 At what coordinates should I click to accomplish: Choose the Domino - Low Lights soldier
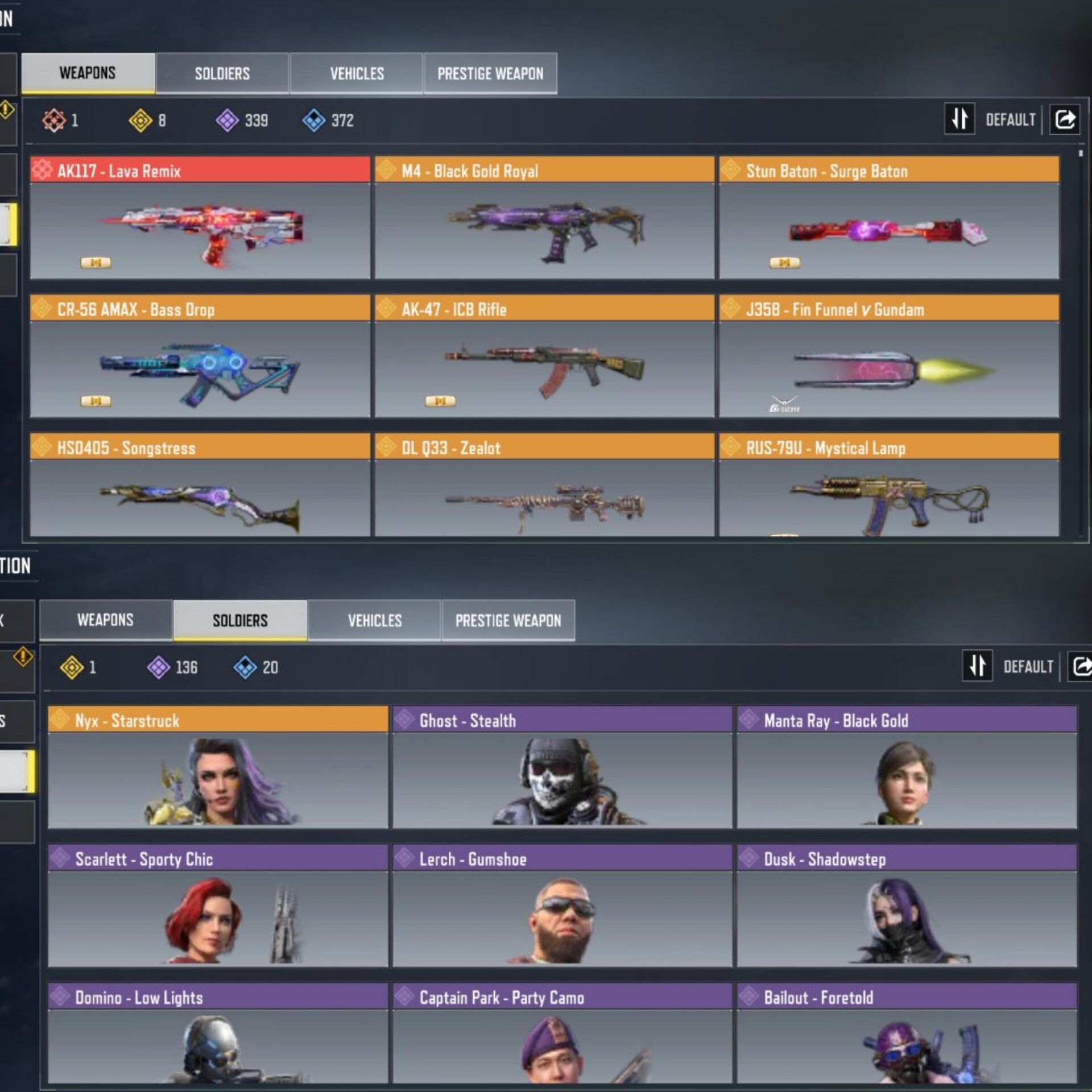click(x=218, y=1034)
